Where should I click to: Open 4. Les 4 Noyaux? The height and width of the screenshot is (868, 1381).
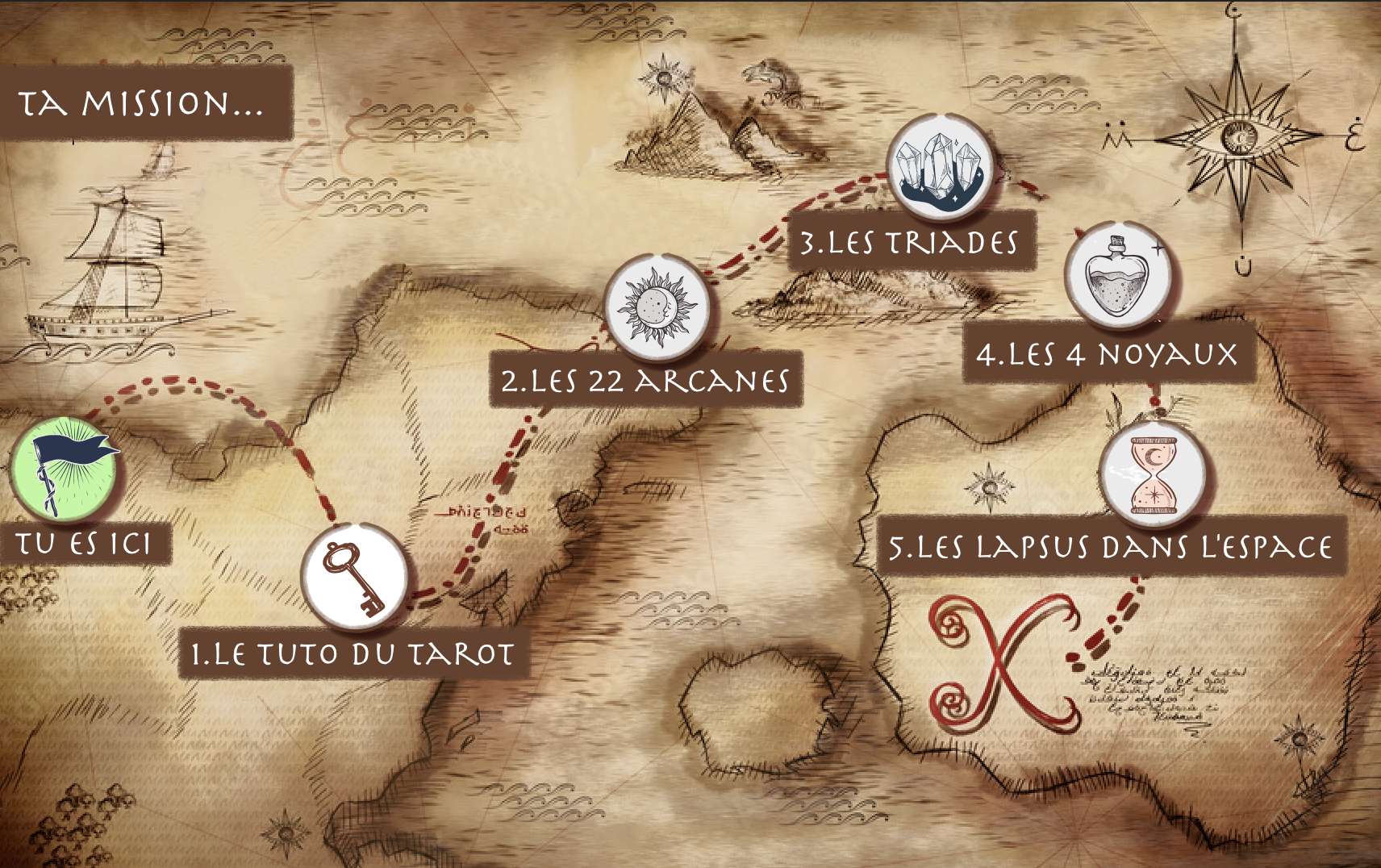click(1108, 353)
